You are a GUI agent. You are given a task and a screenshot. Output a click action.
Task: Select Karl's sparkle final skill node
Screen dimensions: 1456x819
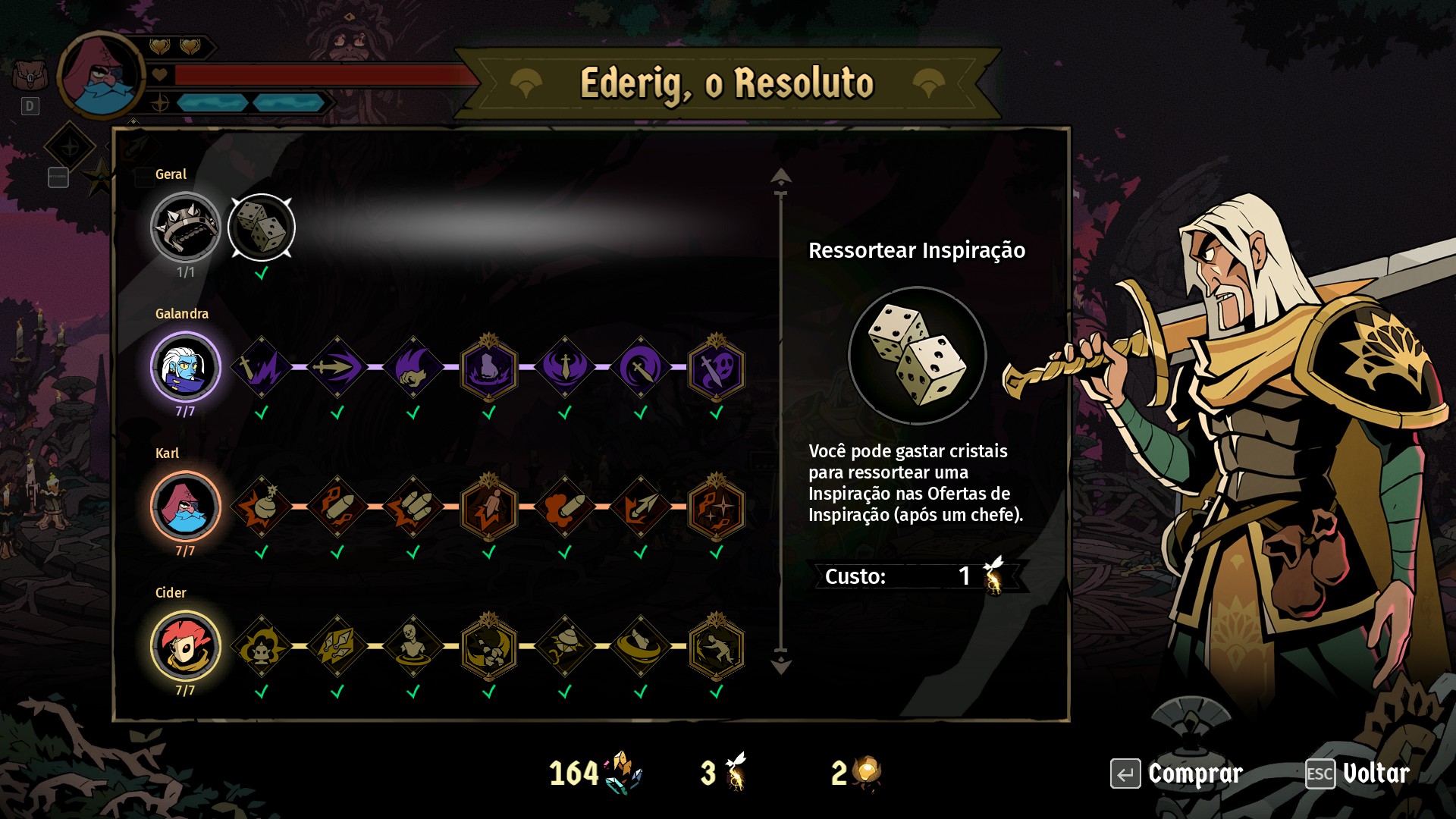tap(717, 507)
